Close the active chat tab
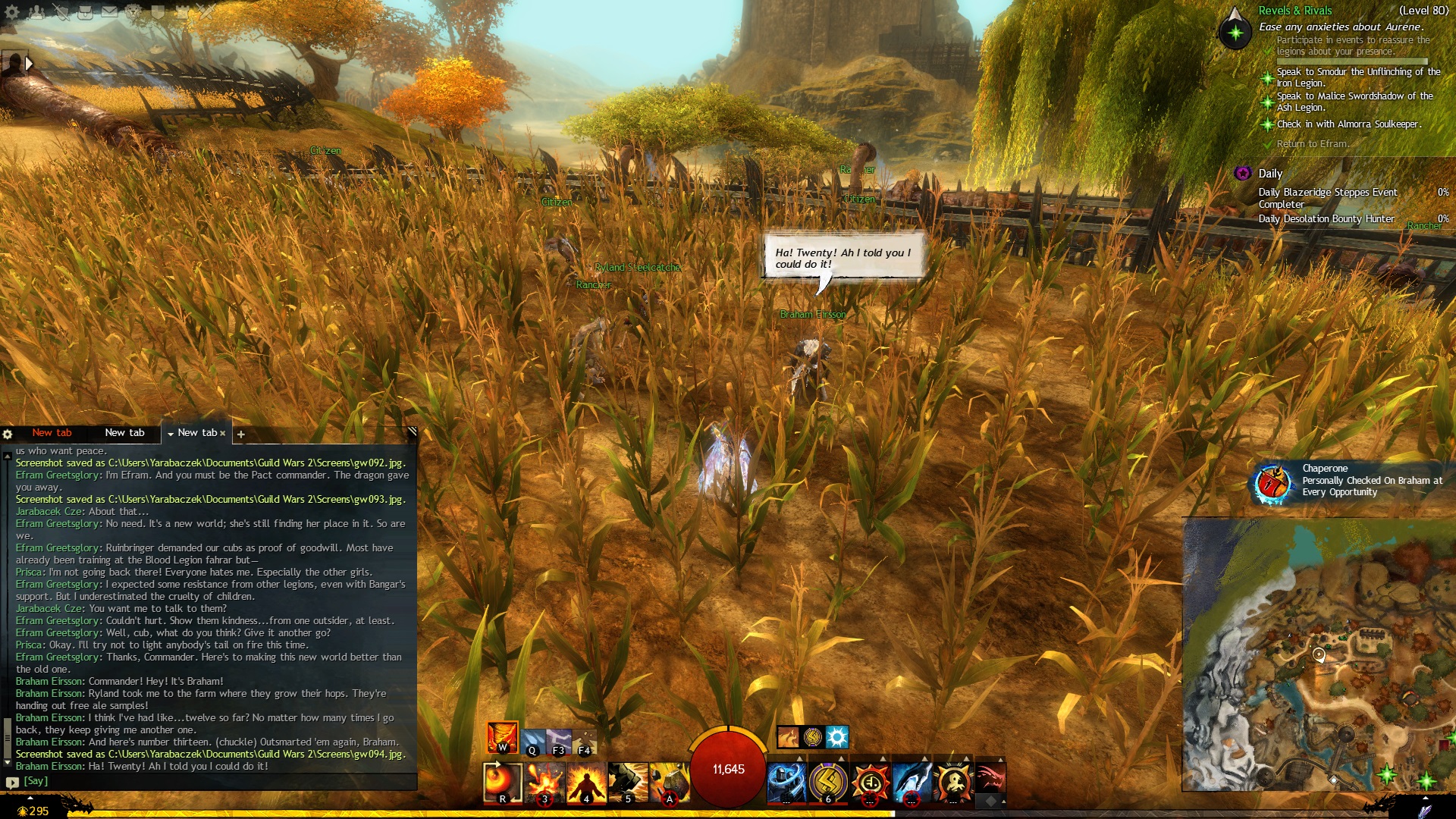Viewport: 1456px width, 819px height. [x=223, y=434]
